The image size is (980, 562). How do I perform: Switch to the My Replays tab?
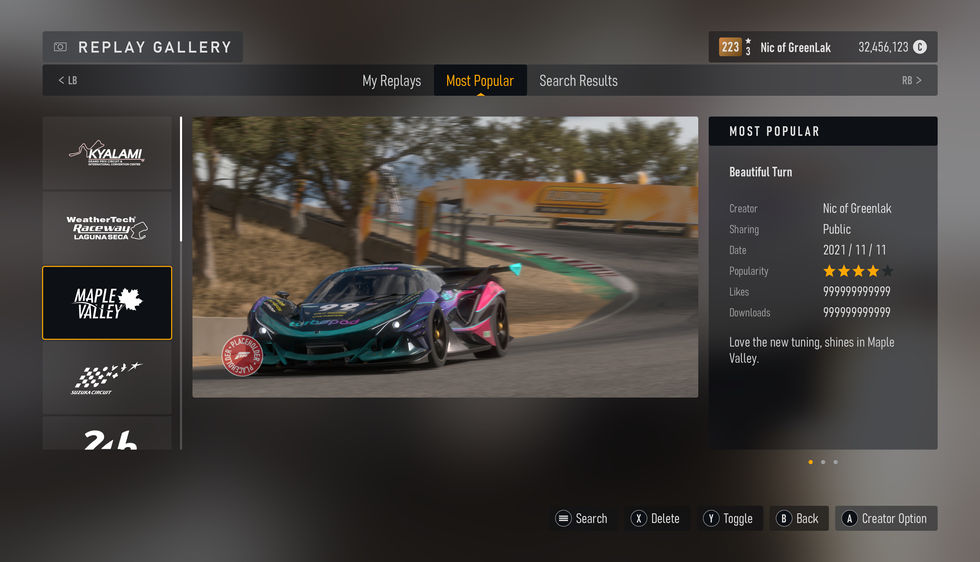pyautogui.click(x=391, y=81)
